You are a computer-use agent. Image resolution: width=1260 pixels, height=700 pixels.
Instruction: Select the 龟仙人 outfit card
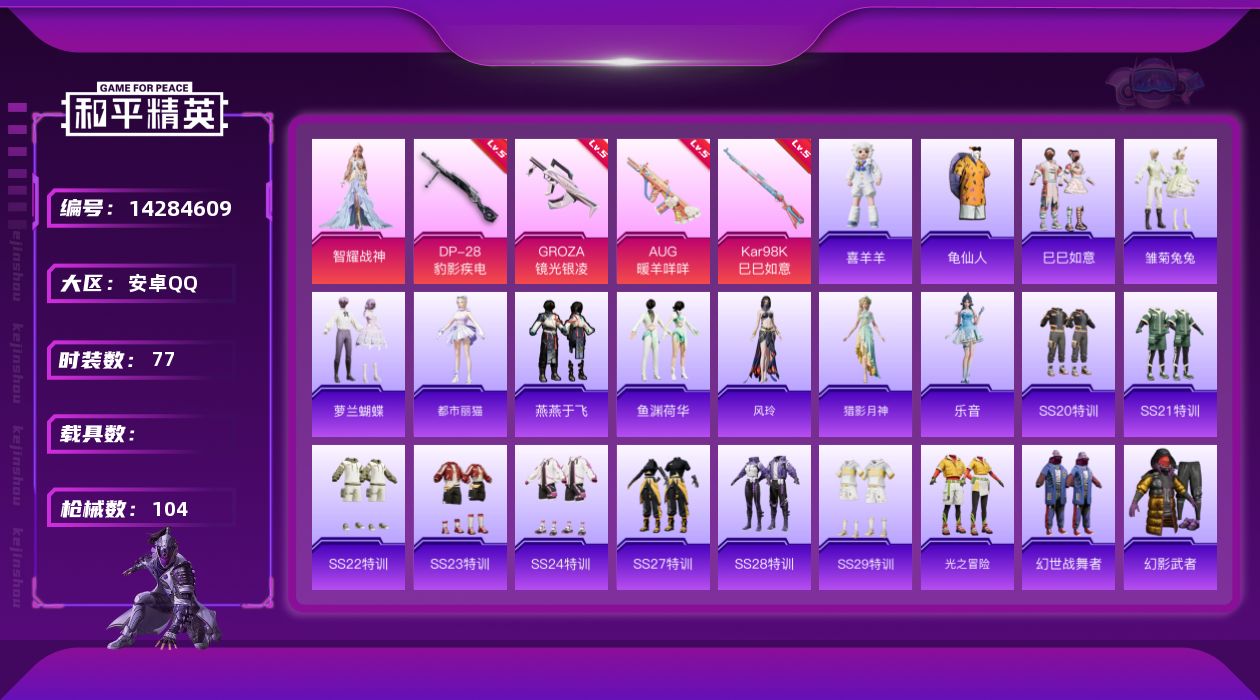click(967, 211)
